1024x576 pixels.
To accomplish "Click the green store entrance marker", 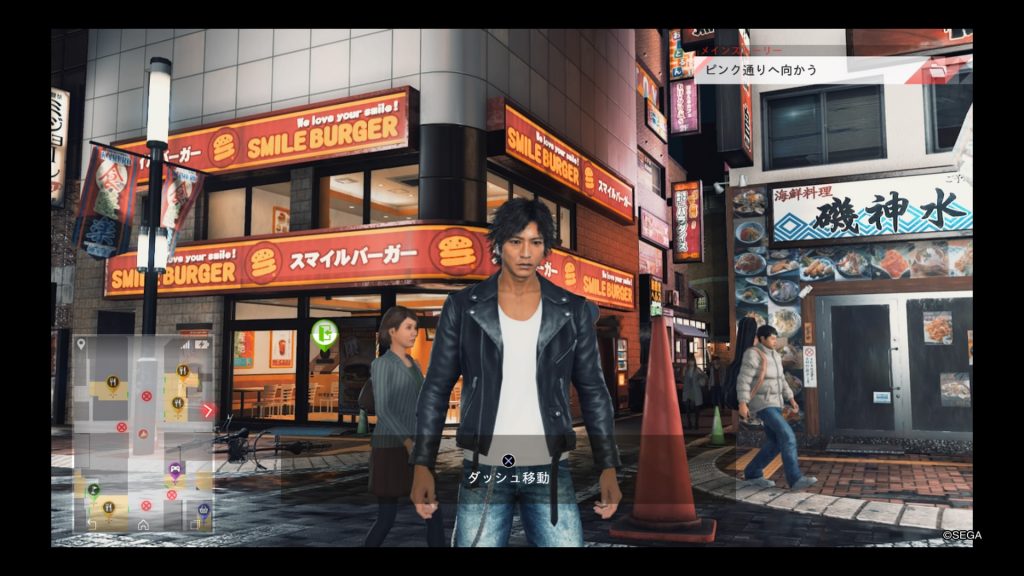I will click(x=323, y=335).
